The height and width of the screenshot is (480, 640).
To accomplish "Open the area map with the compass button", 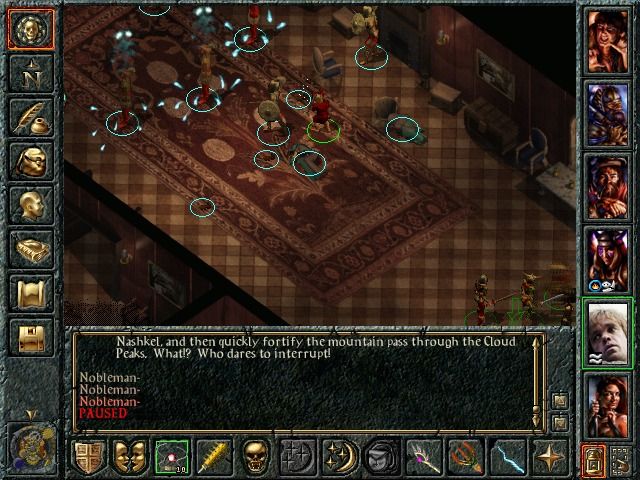I will (30, 73).
